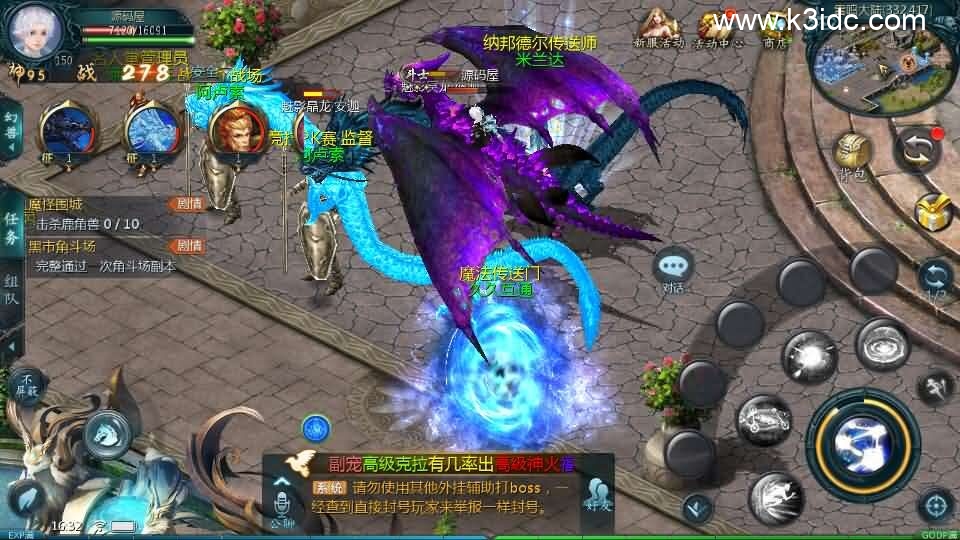Select the orange-haired warrior pet portrait
Viewport: 960px width, 540px height.
click(x=235, y=131)
